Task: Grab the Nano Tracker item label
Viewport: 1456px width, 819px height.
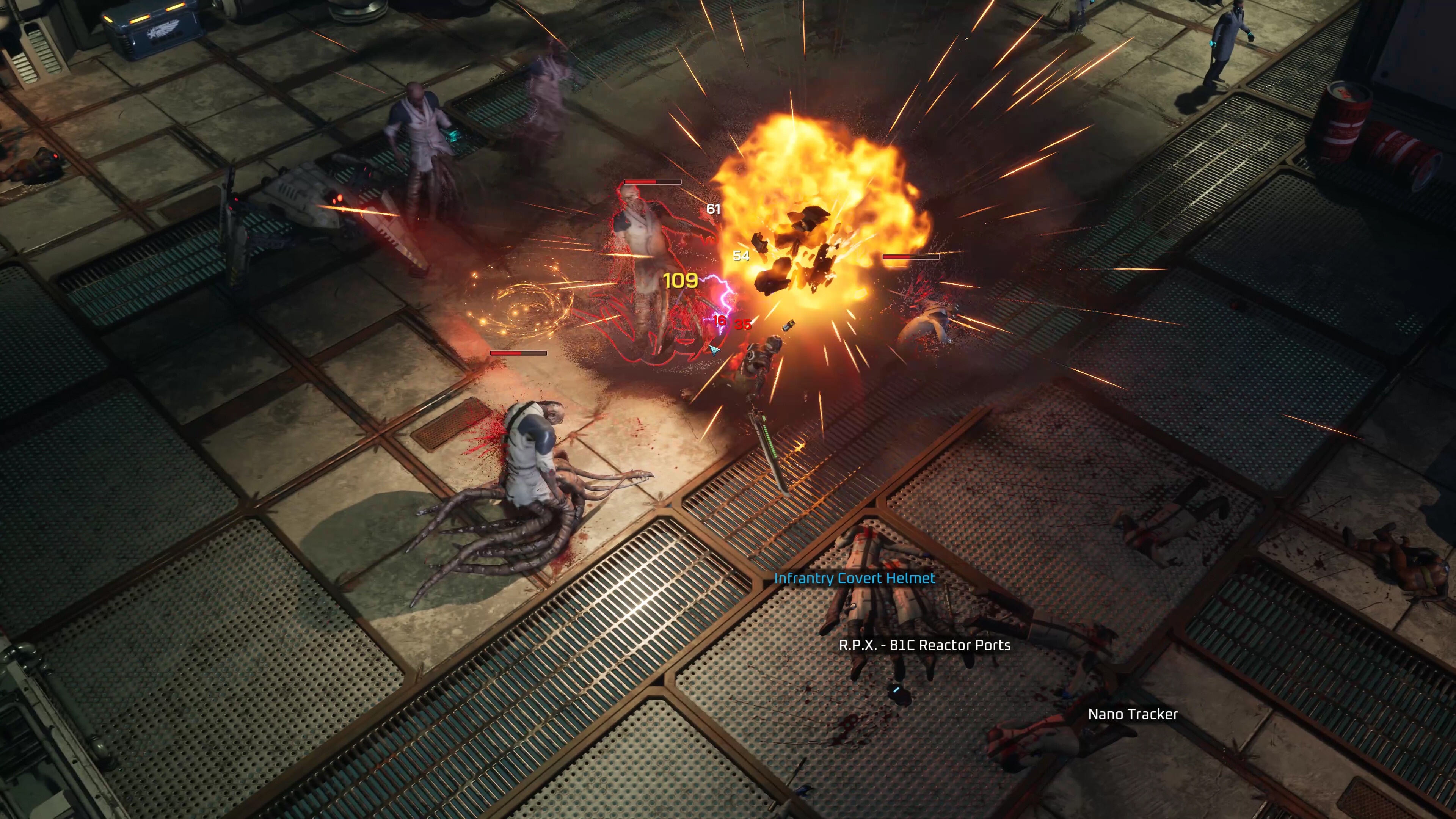Action: pyautogui.click(x=1133, y=714)
